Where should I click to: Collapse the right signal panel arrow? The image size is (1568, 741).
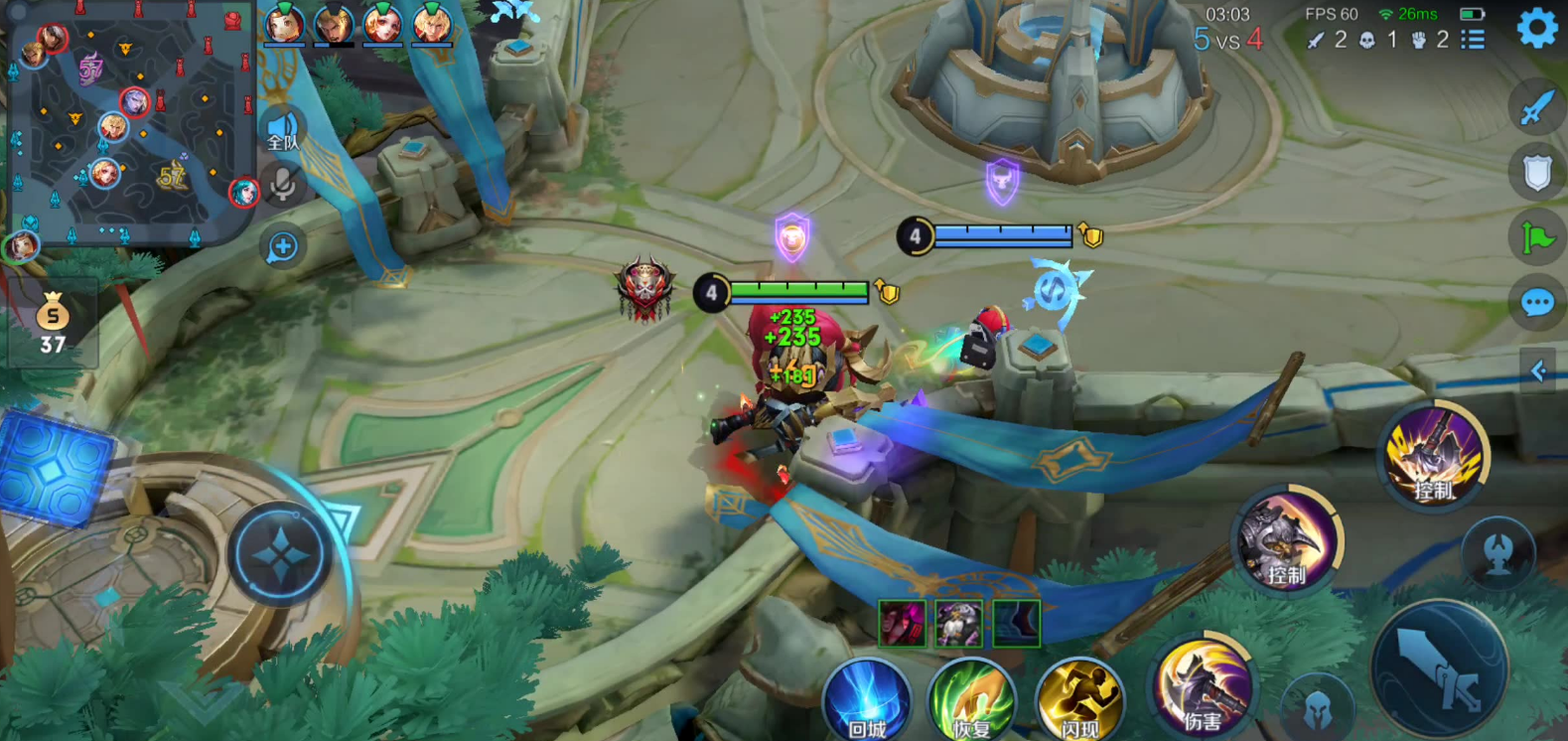click(x=1538, y=371)
